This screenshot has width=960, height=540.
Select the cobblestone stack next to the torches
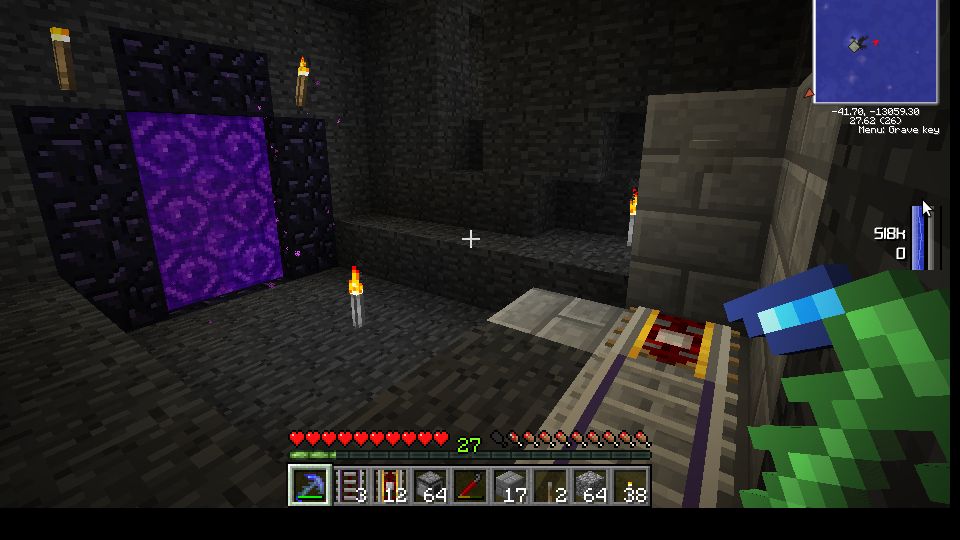tap(590, 486)
